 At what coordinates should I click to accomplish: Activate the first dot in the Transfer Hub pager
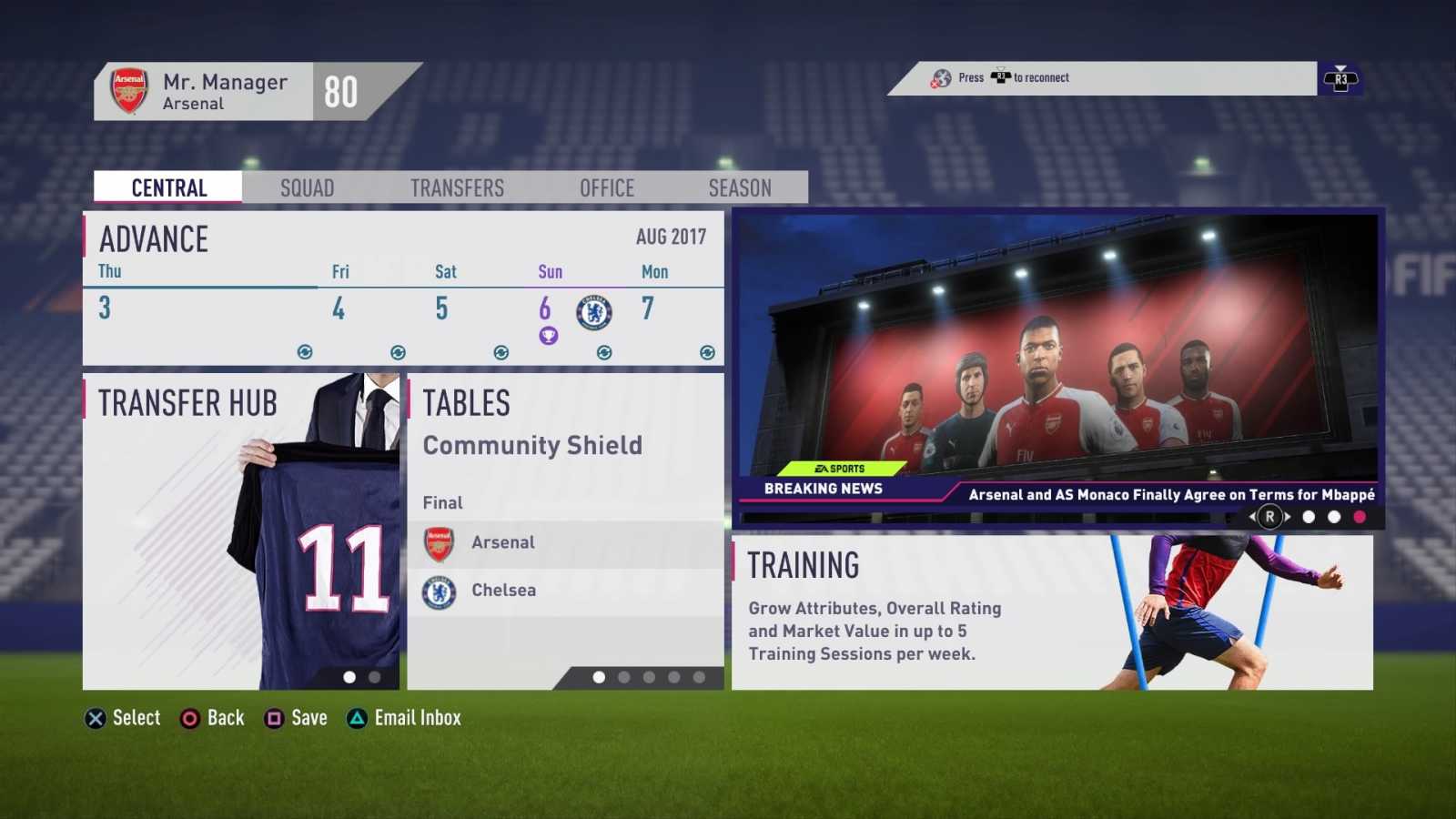[349, 677]
